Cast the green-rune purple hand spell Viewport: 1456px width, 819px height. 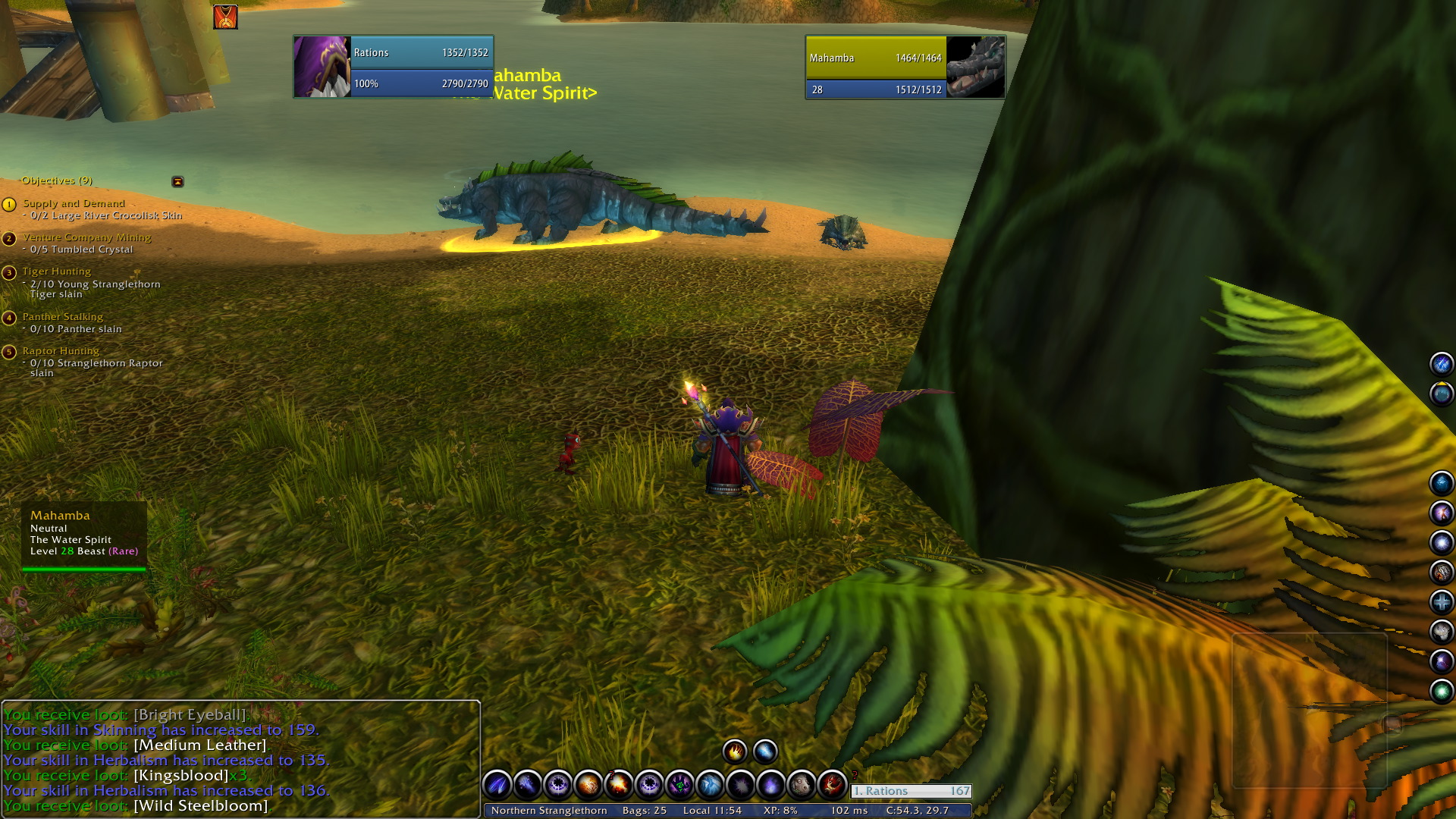click(x=679, y=784)
